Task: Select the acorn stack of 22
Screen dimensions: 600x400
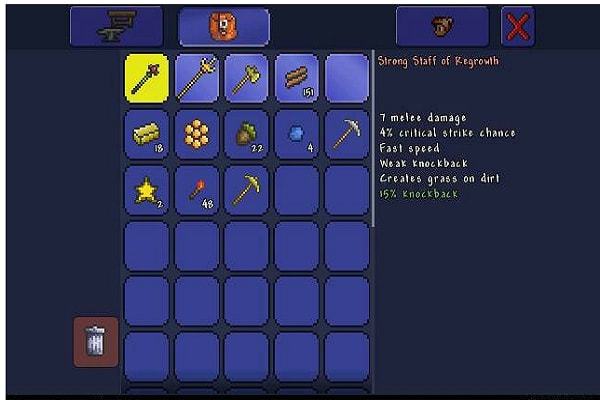Action: click(x=247, y=134)
